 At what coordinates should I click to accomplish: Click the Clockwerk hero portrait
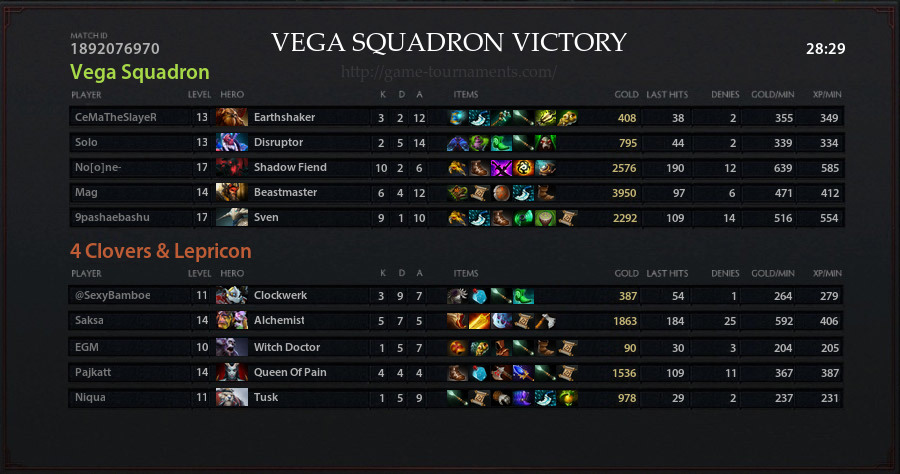[232, 295]
